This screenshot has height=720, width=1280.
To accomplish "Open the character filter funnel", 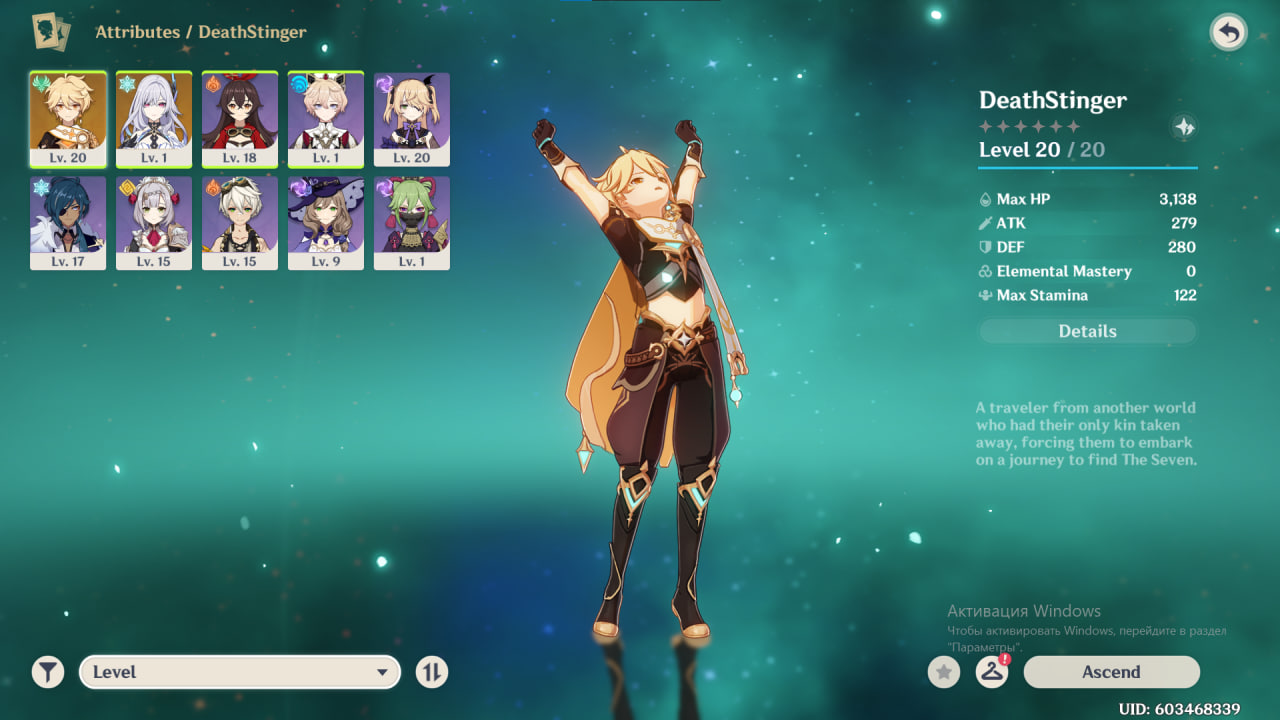I will click(47, 672).
